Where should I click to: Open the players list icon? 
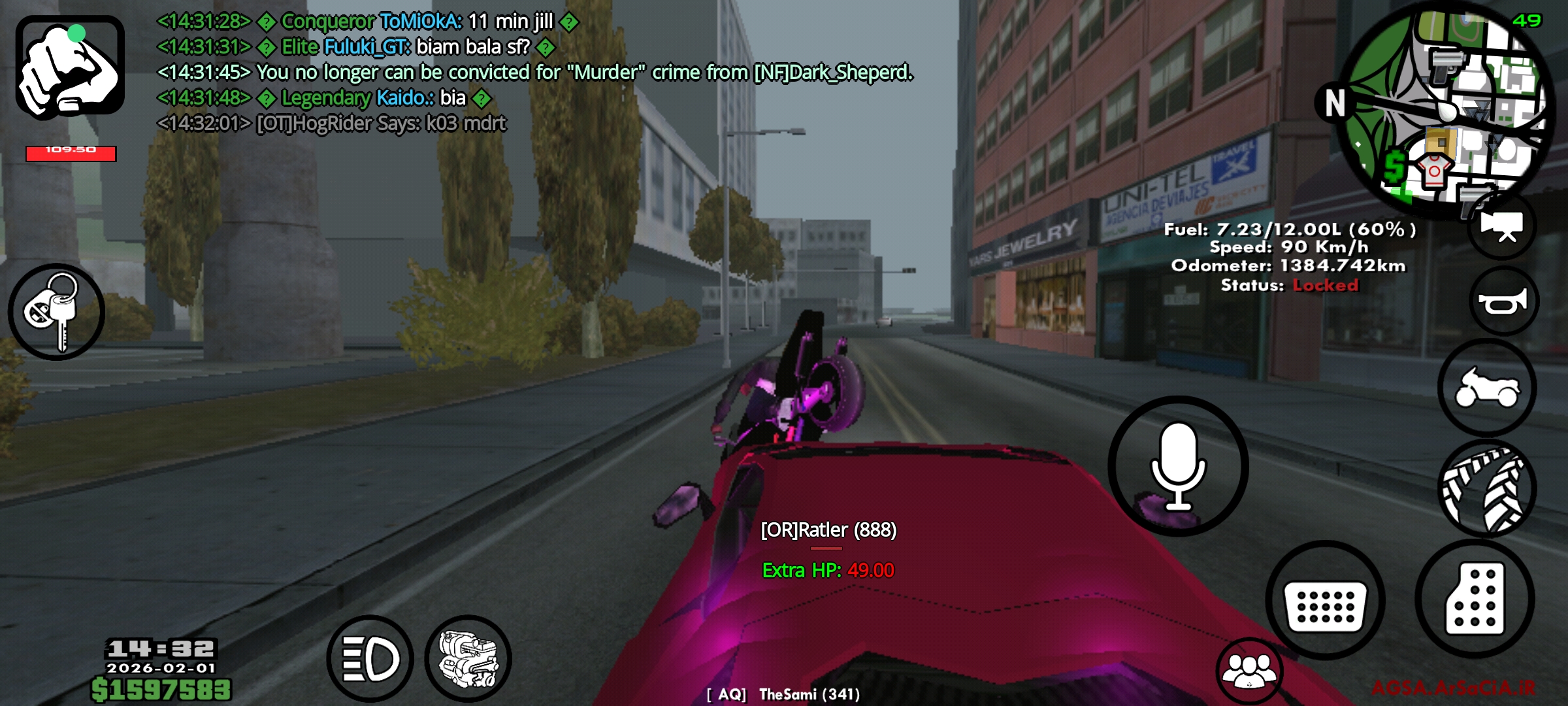point(1249,671)
